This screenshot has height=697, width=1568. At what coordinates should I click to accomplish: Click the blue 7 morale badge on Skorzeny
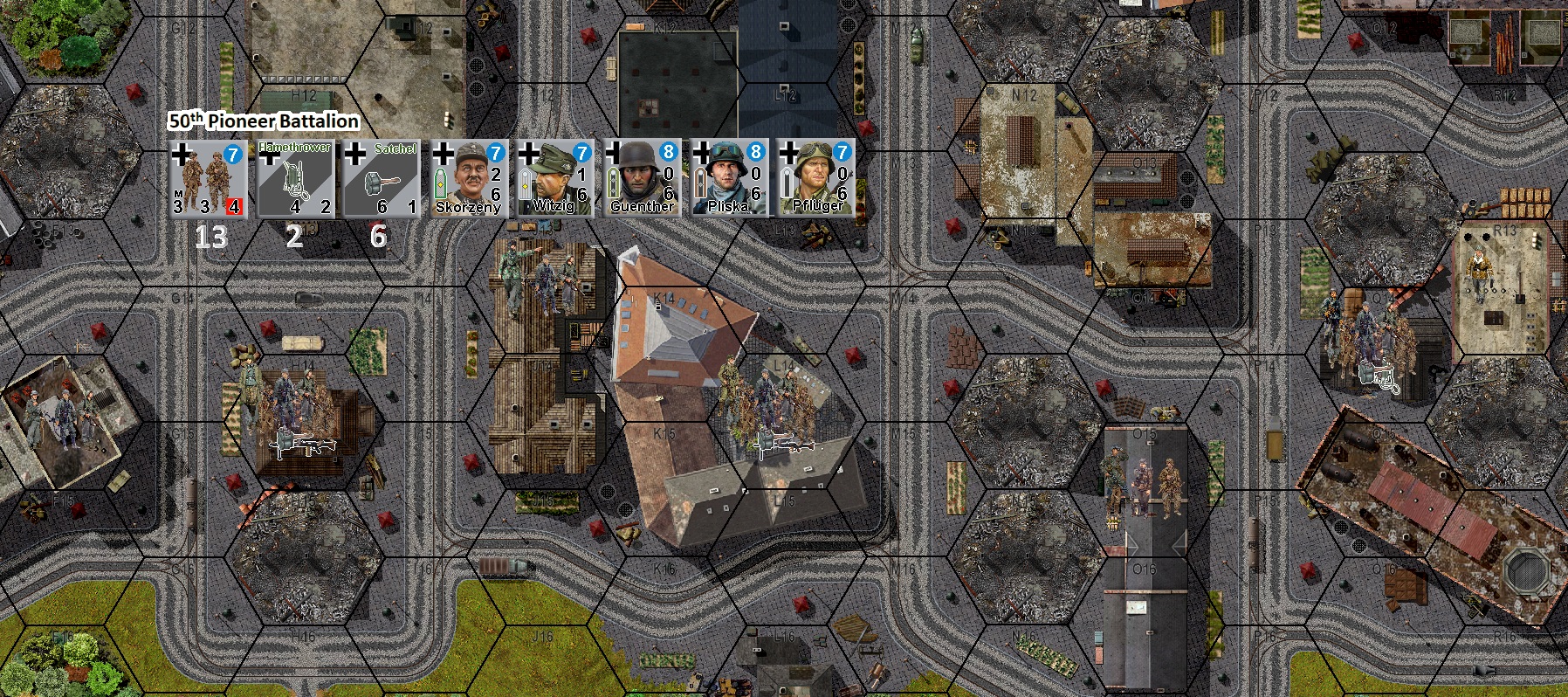(496, 150)
